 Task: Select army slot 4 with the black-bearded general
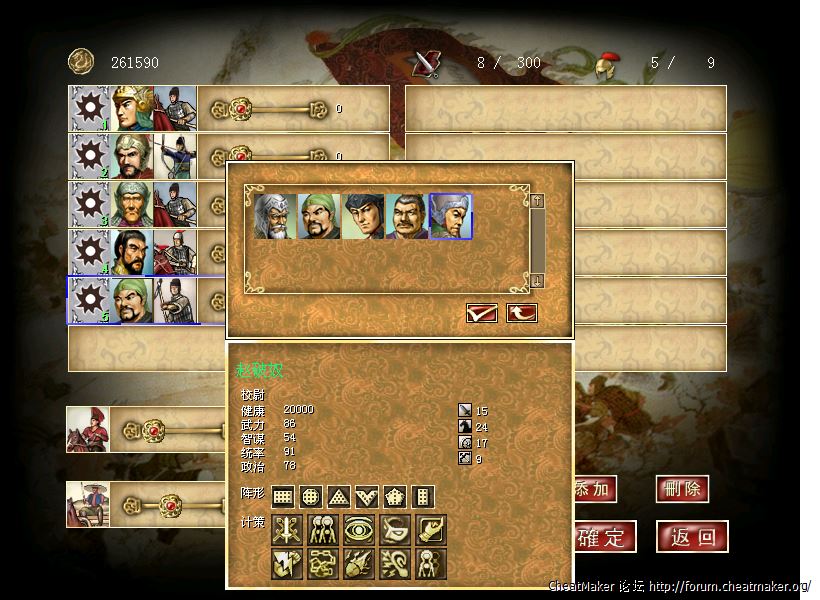point(133,253)
